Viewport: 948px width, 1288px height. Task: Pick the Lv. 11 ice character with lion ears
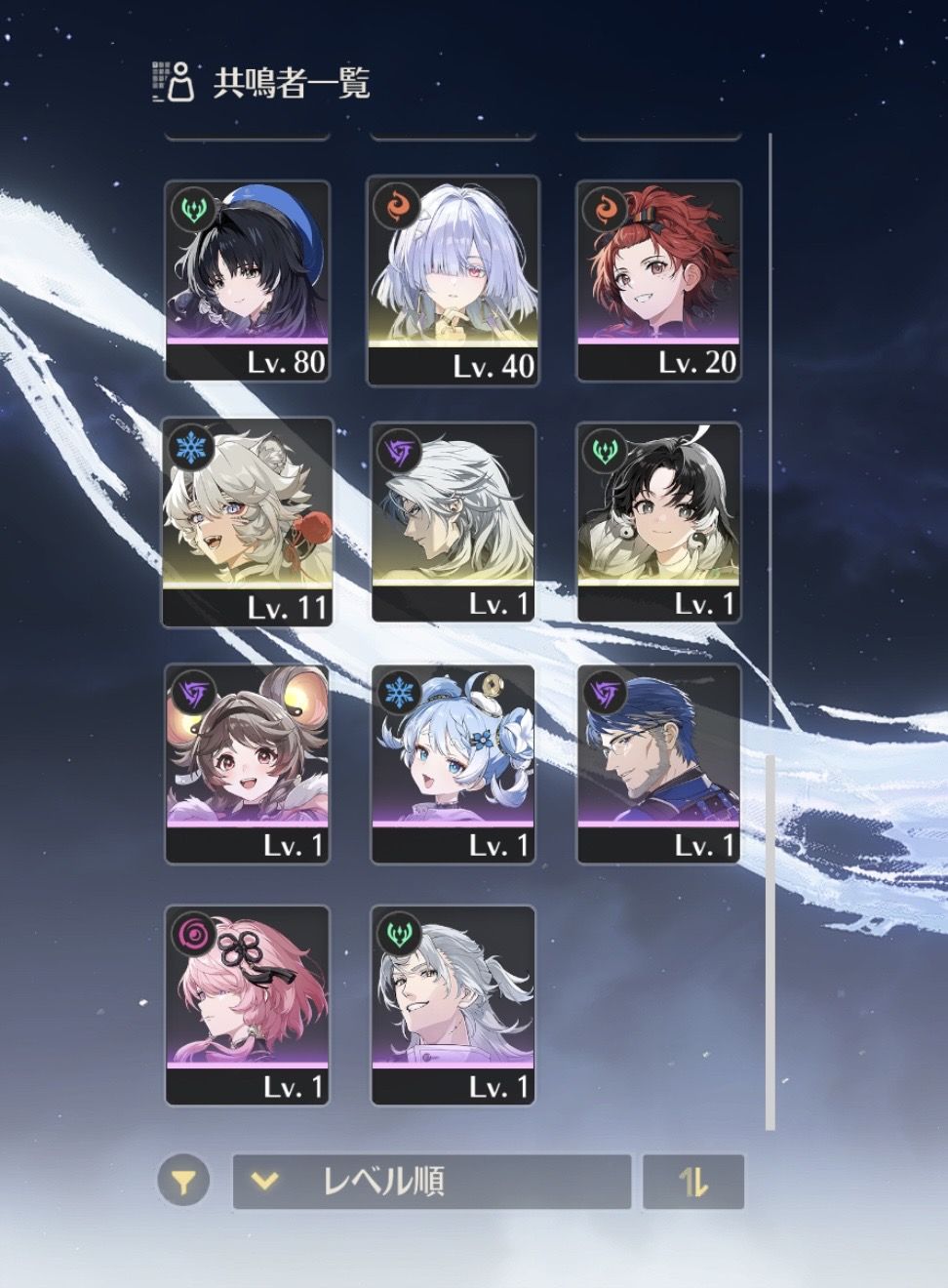[x=248, y=522]
